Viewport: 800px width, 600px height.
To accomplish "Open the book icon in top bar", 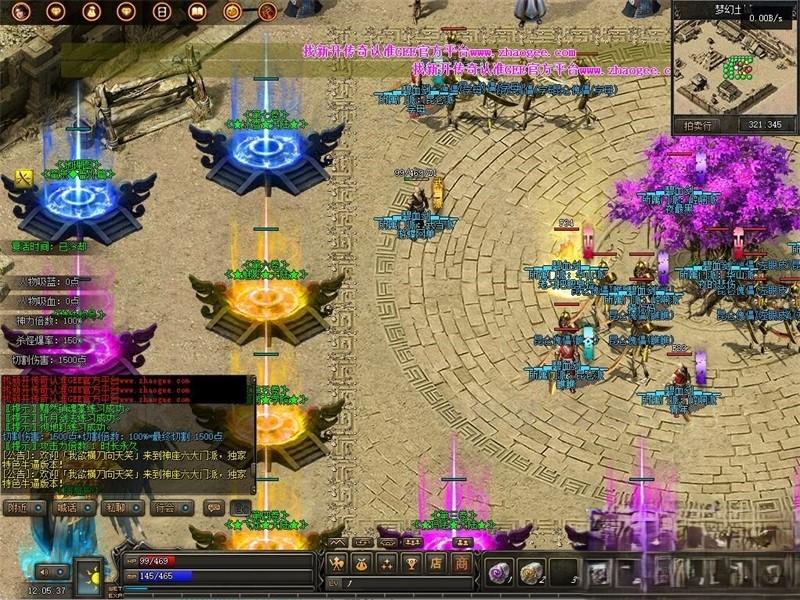I will (x=197, y=13).
